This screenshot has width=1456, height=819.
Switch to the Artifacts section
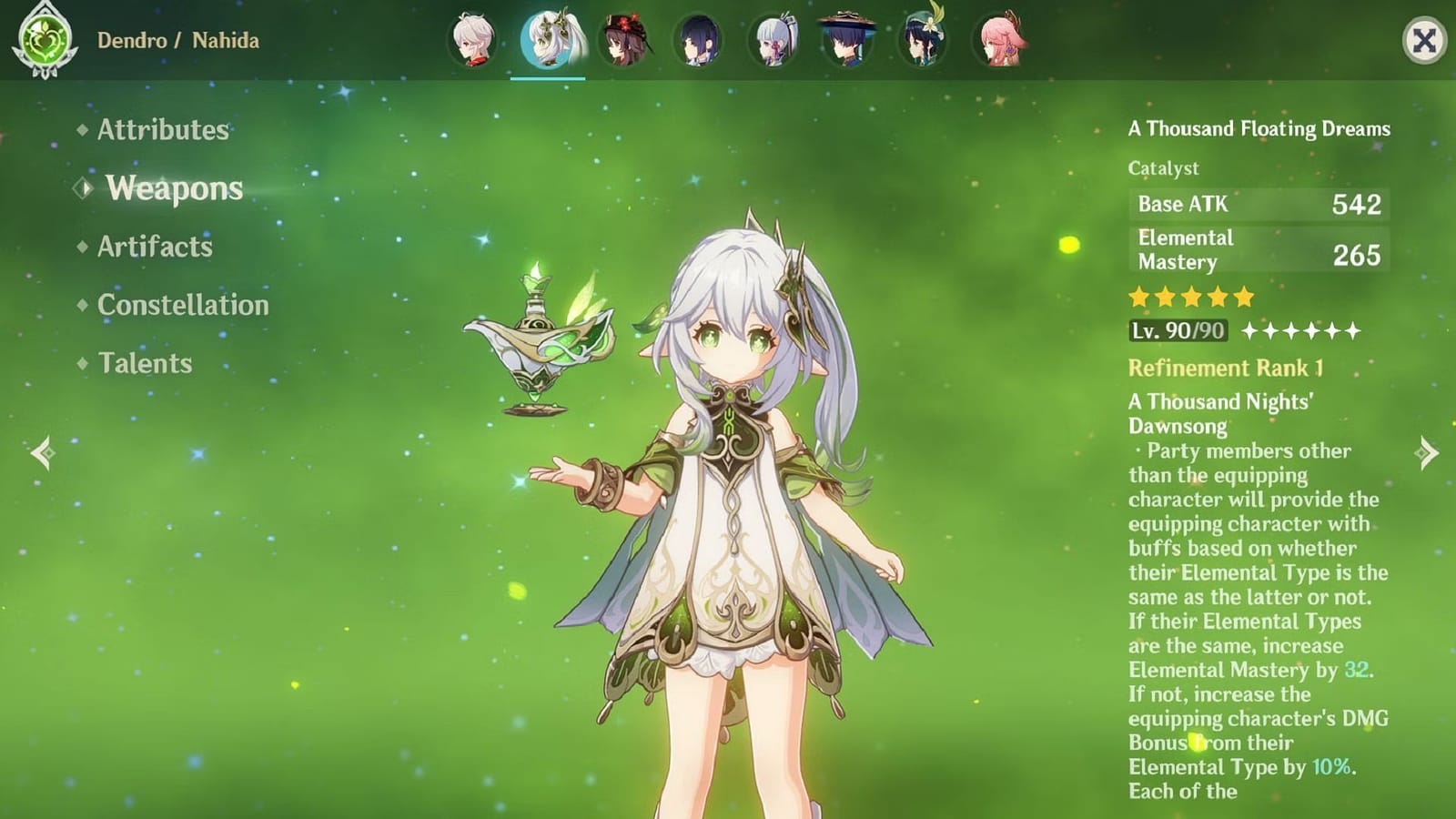(x=157, y=248)
